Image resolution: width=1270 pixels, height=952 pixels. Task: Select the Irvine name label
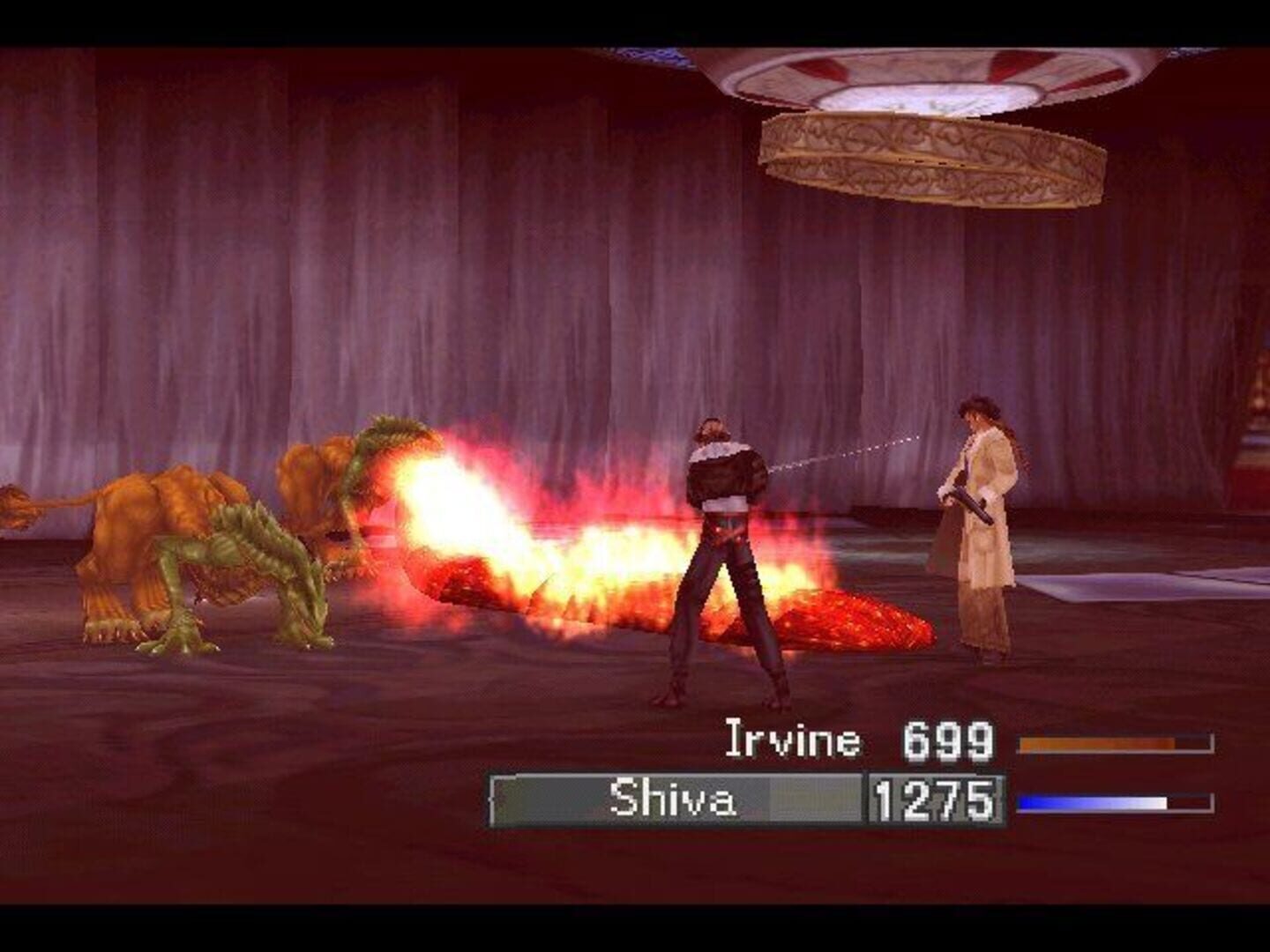coord(792,743)
